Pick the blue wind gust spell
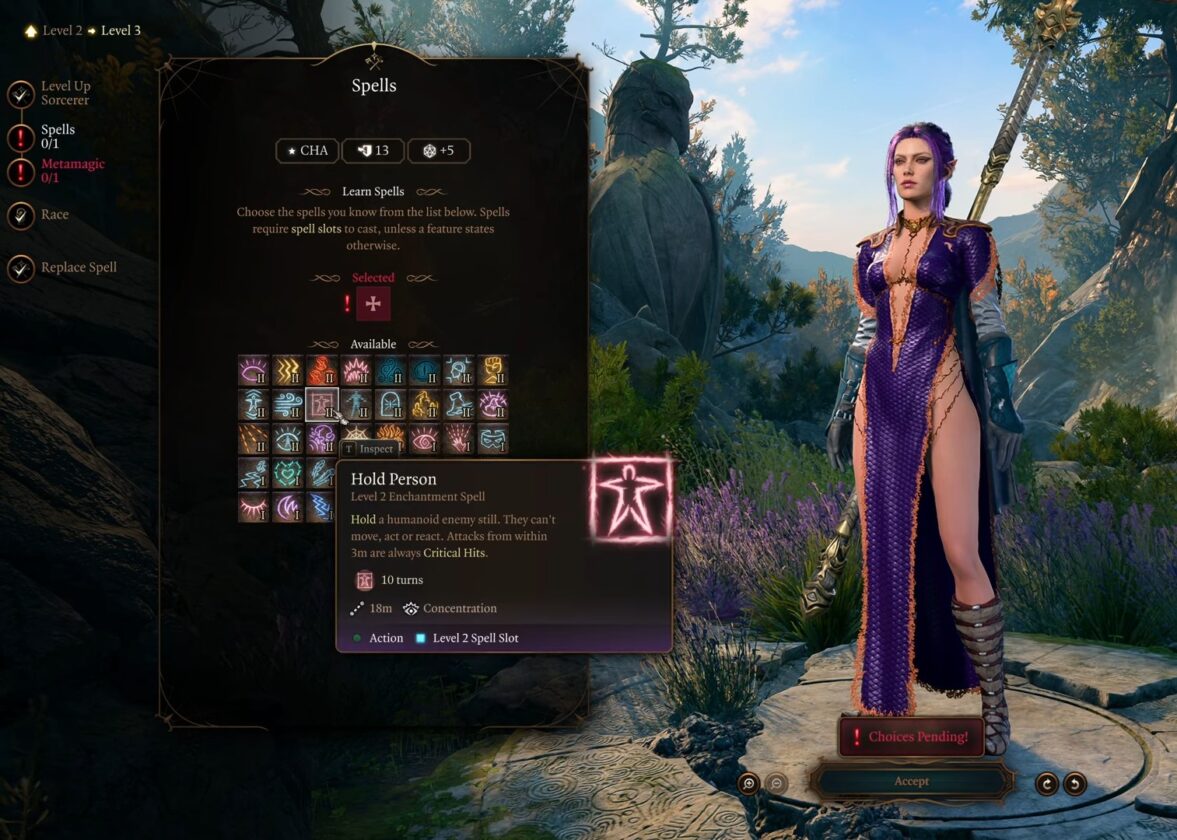1177x840 pixels. click(288, 405)
